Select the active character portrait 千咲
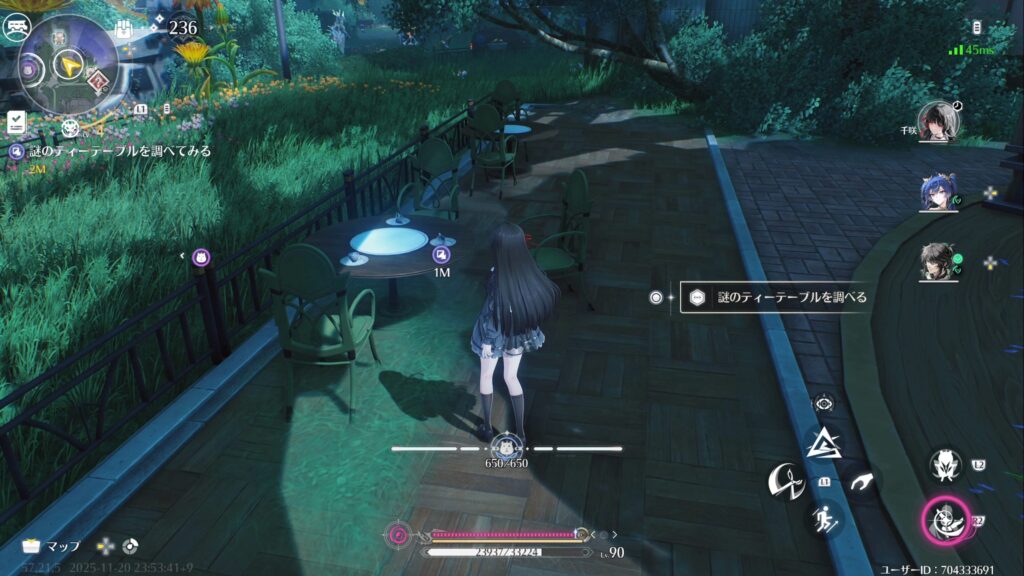 click(939, 121)
